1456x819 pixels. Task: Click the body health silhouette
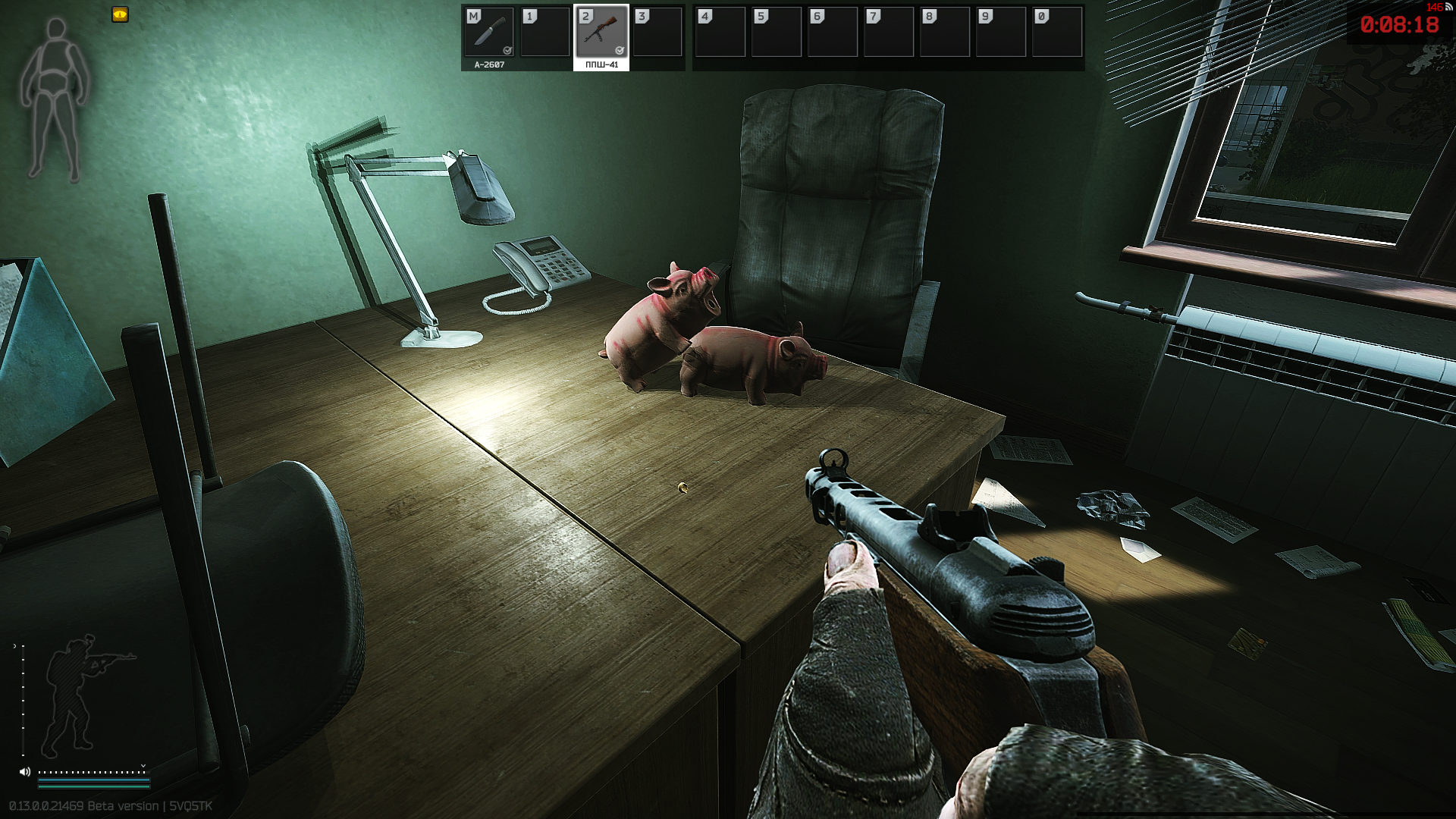55,99
